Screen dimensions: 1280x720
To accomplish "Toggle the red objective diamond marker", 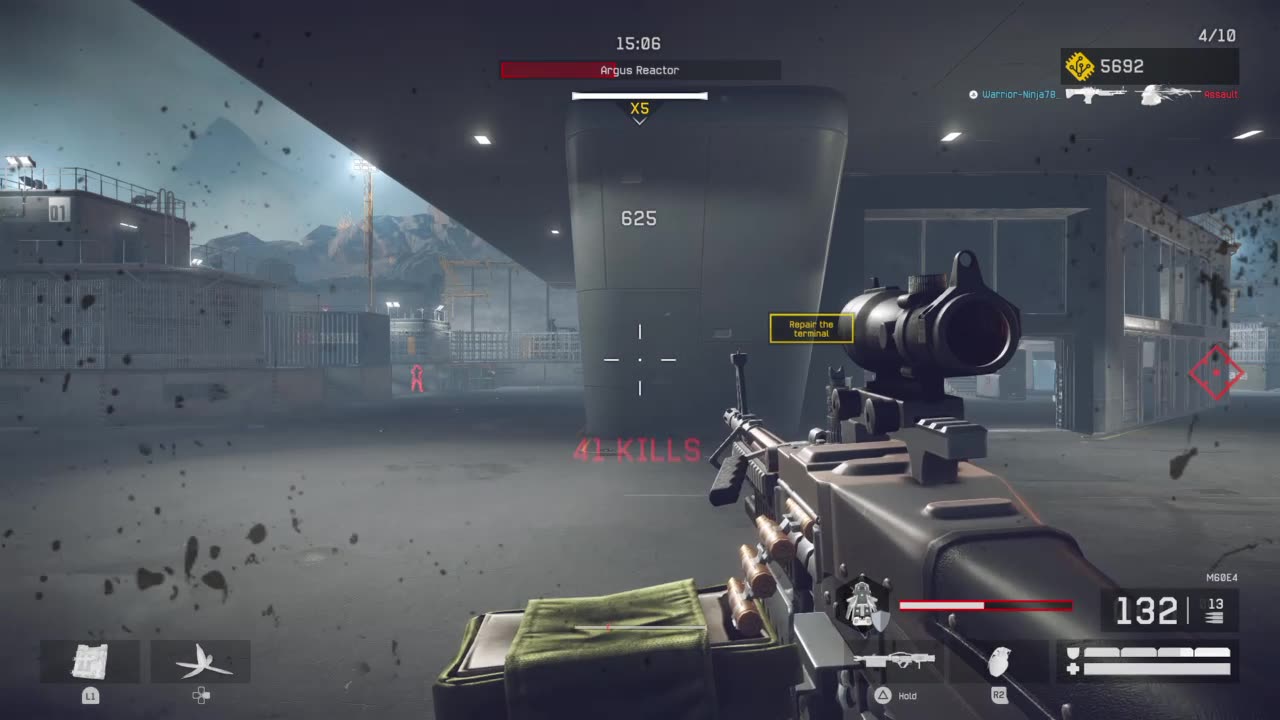I will 1216,373.
